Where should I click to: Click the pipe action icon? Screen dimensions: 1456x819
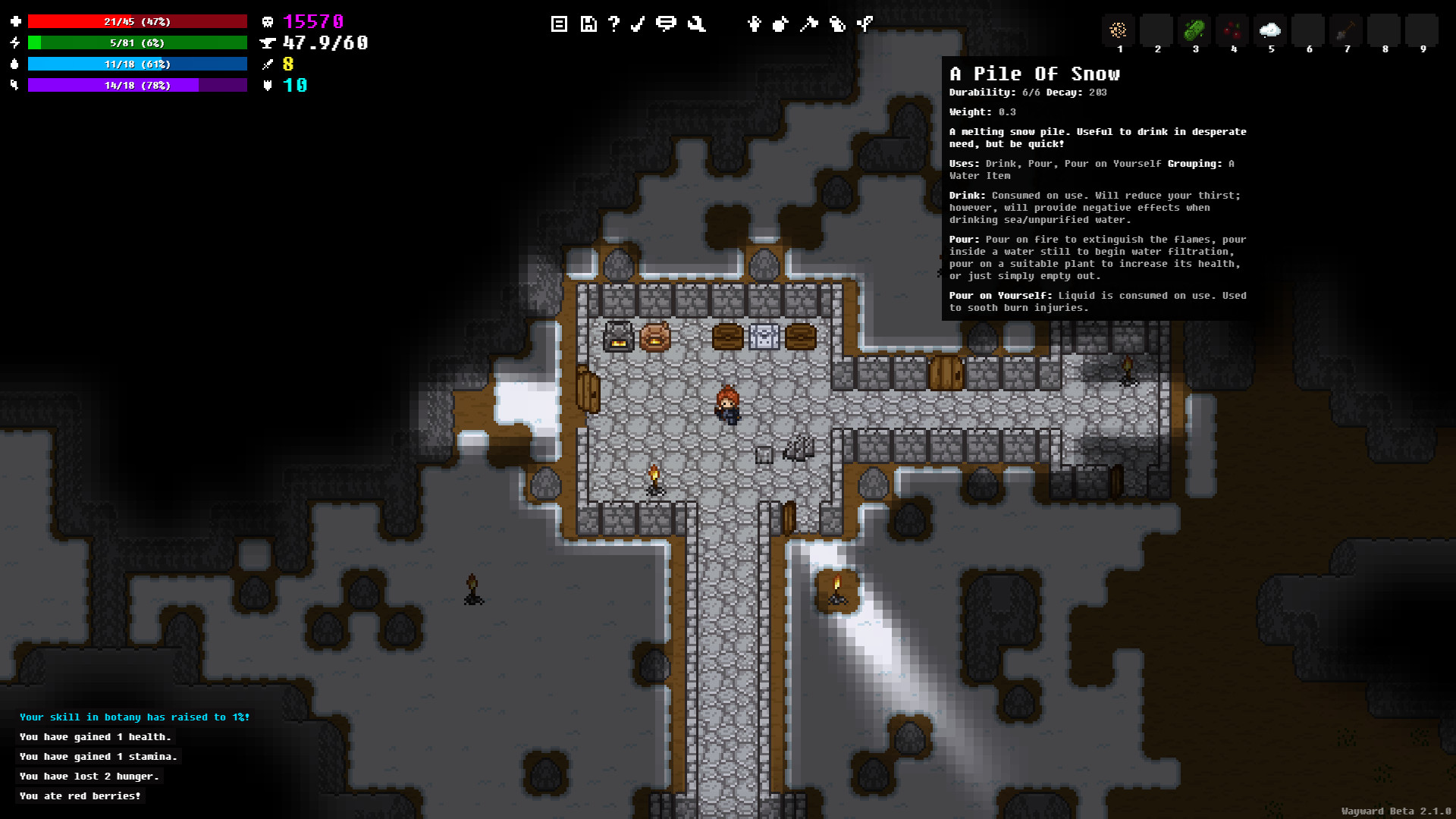(x=864, y=24)
